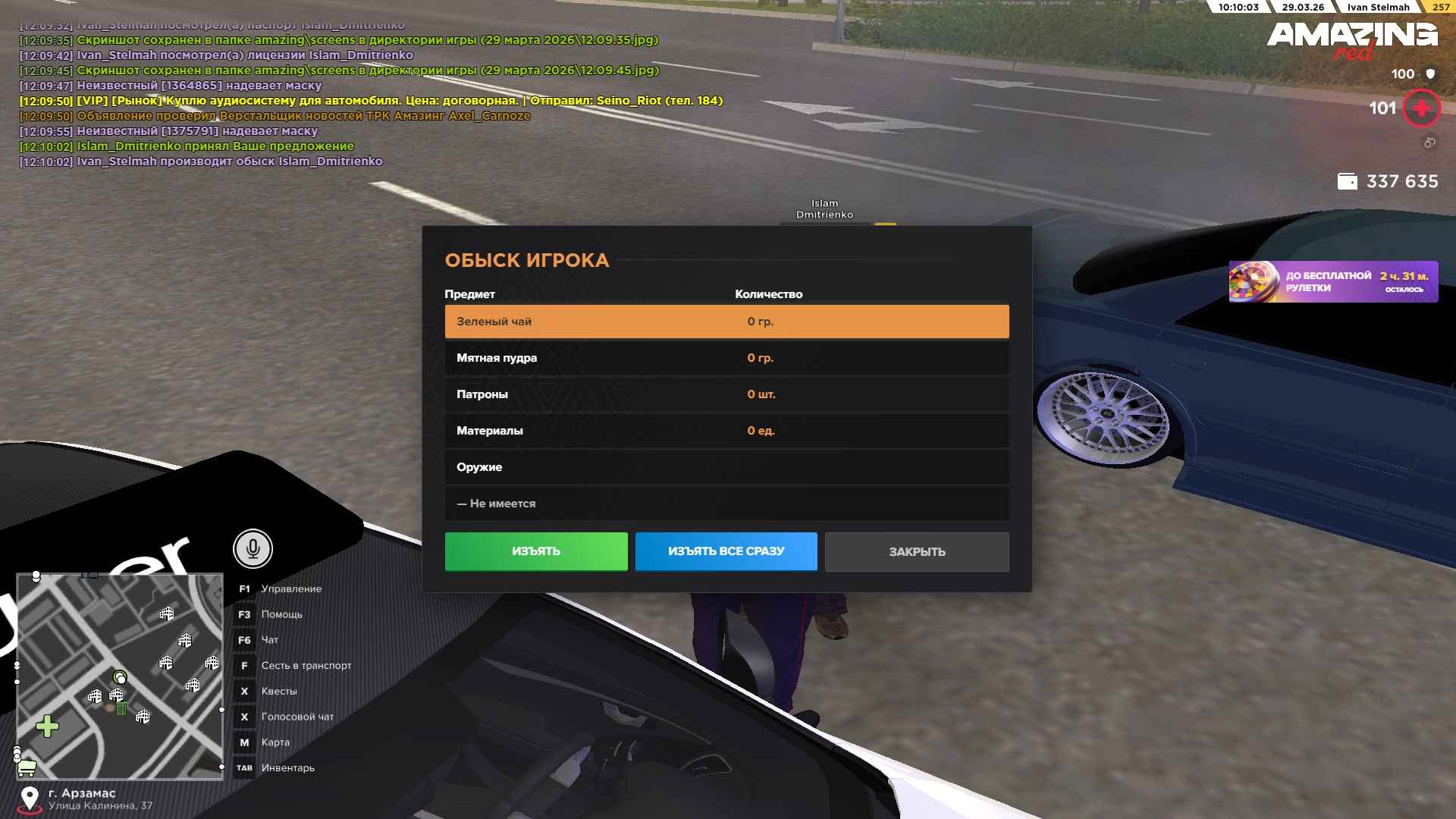Toggle the microphone voice chat icon
Viewport: 1456px width, 819px height.
(253, 548)
